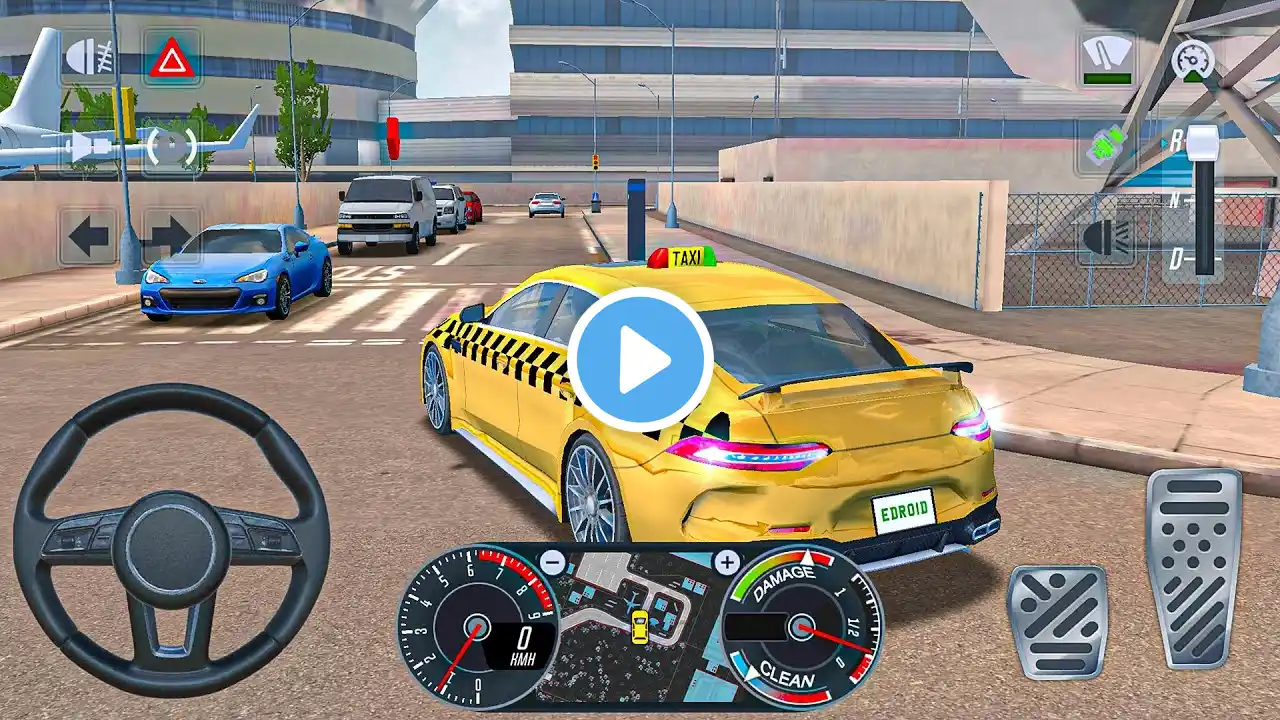Play the video with center button

[x=640, y=360]
